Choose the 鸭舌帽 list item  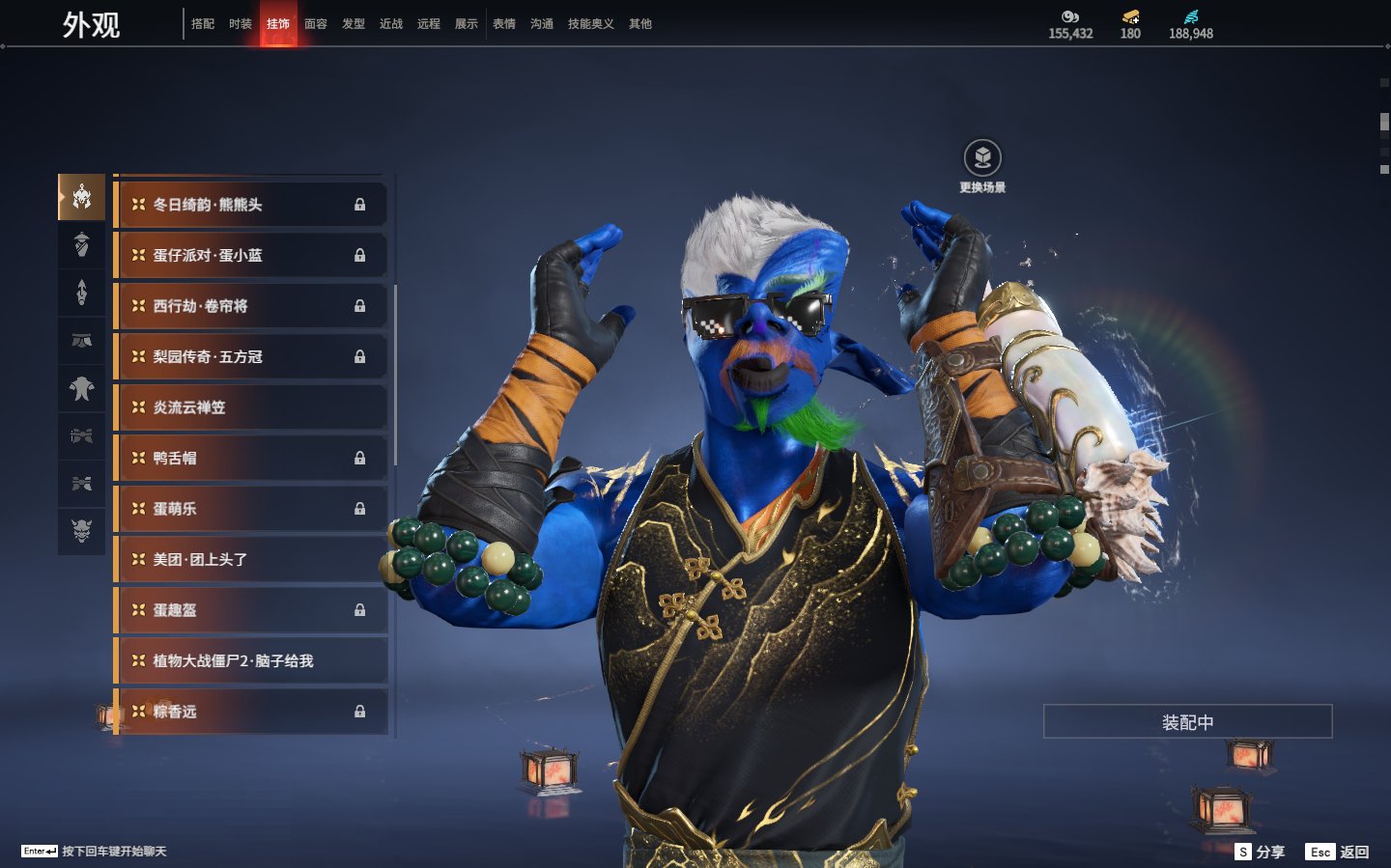[x=251, y=459]
